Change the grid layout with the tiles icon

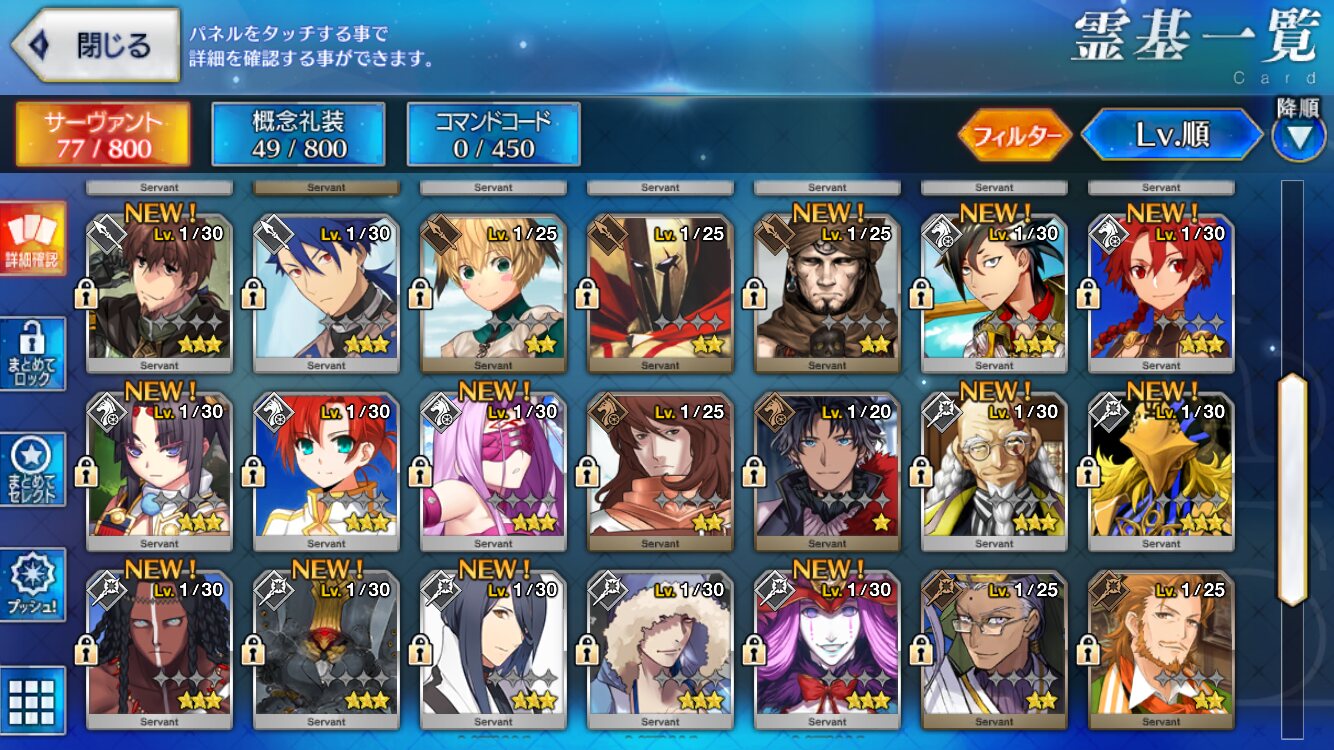point(33,700)
